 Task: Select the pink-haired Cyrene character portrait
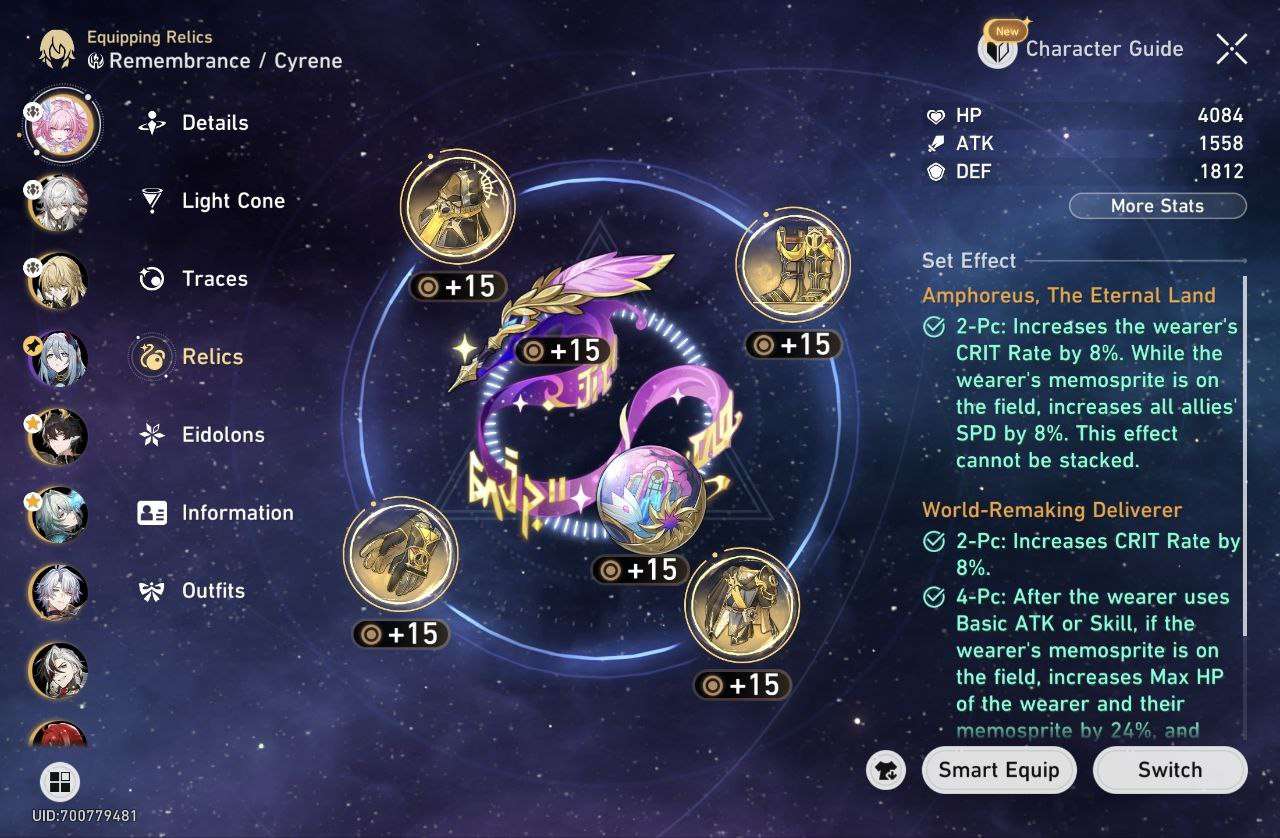coord(64,125)
